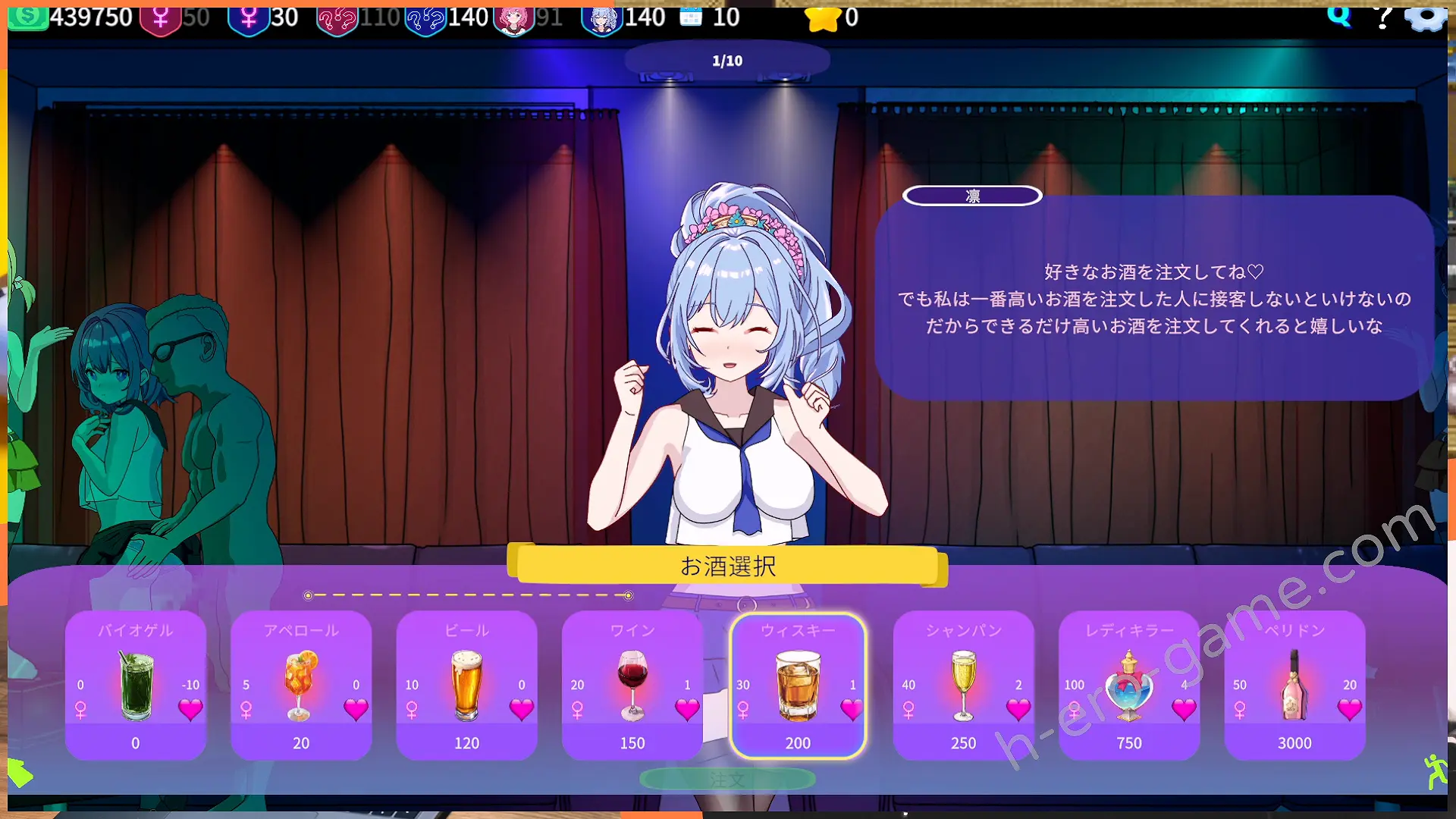Click the magnifying glass search icon
This screenshot has width=1456, height=819.
pos(1339,15)
